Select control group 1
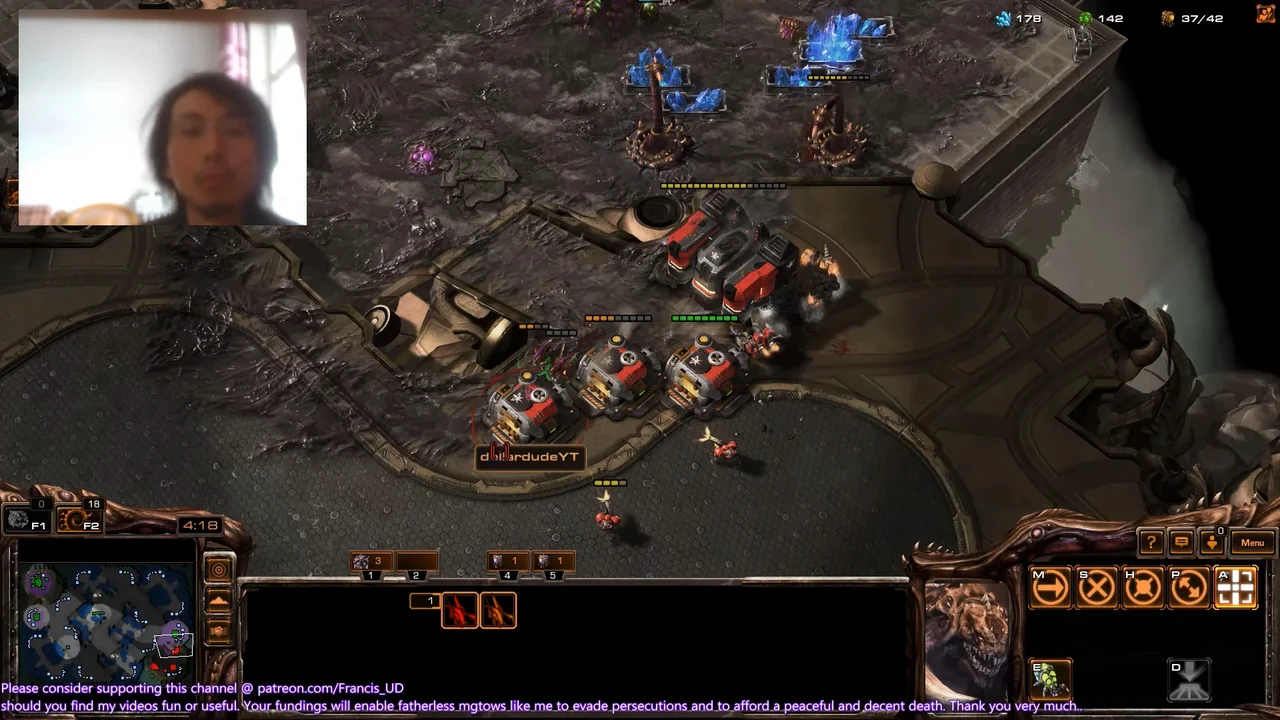The width and height of the screenshot is (1280, 720). pyautogui.click(x=370, y=563)
